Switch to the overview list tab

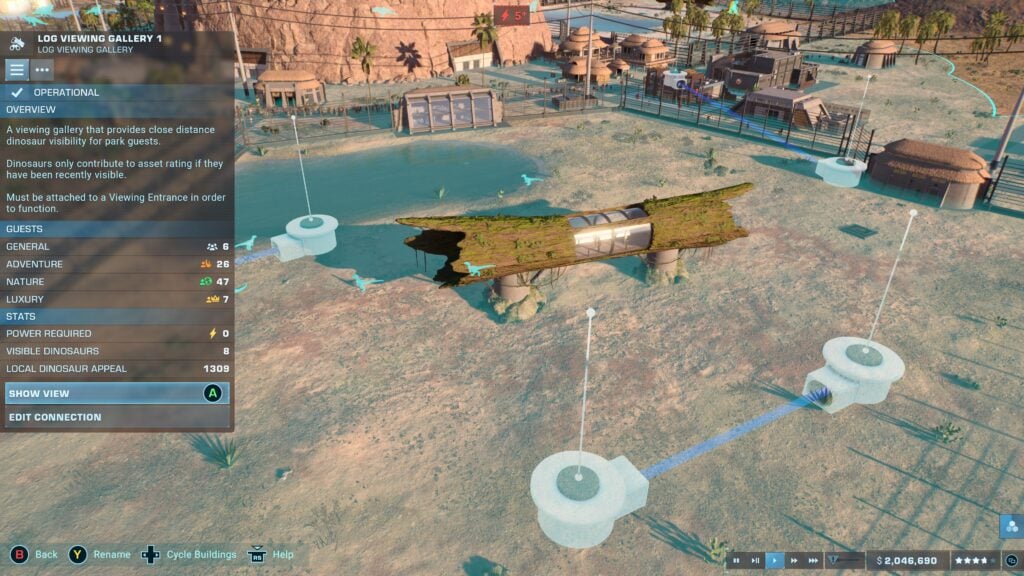[17, 70]
